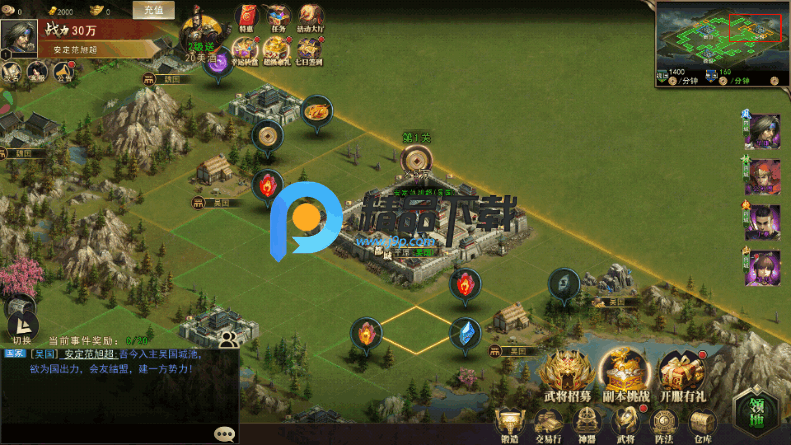Open the player avatar profile
Viewport: 791px width, 445px height.
click(x=18, y=37)
